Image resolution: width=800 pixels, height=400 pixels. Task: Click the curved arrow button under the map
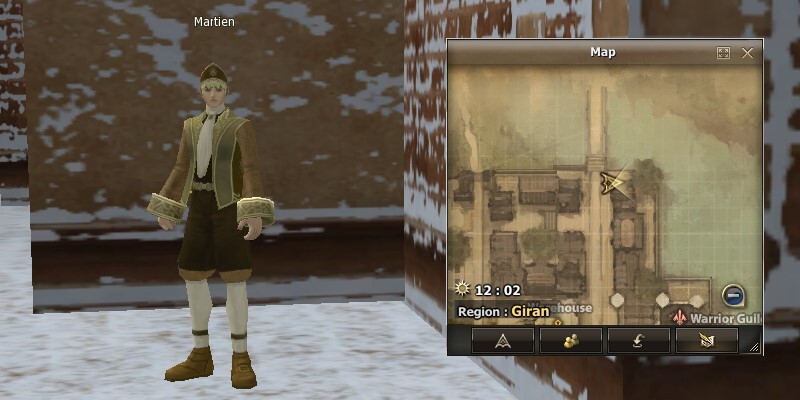(x=639, y=341)
